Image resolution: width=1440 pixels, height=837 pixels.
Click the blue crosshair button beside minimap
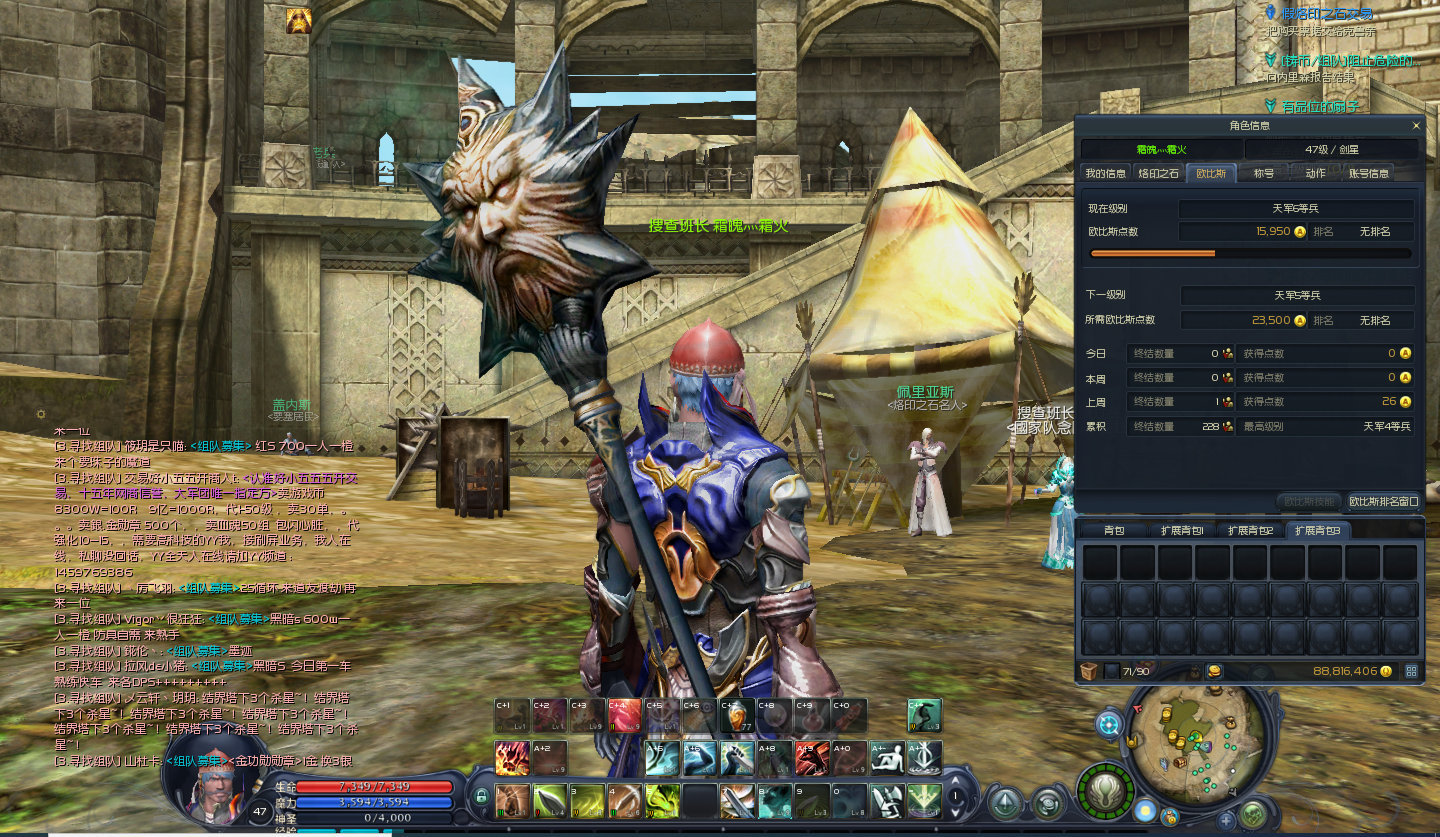pyautogui.click(x=1109, y=724)
